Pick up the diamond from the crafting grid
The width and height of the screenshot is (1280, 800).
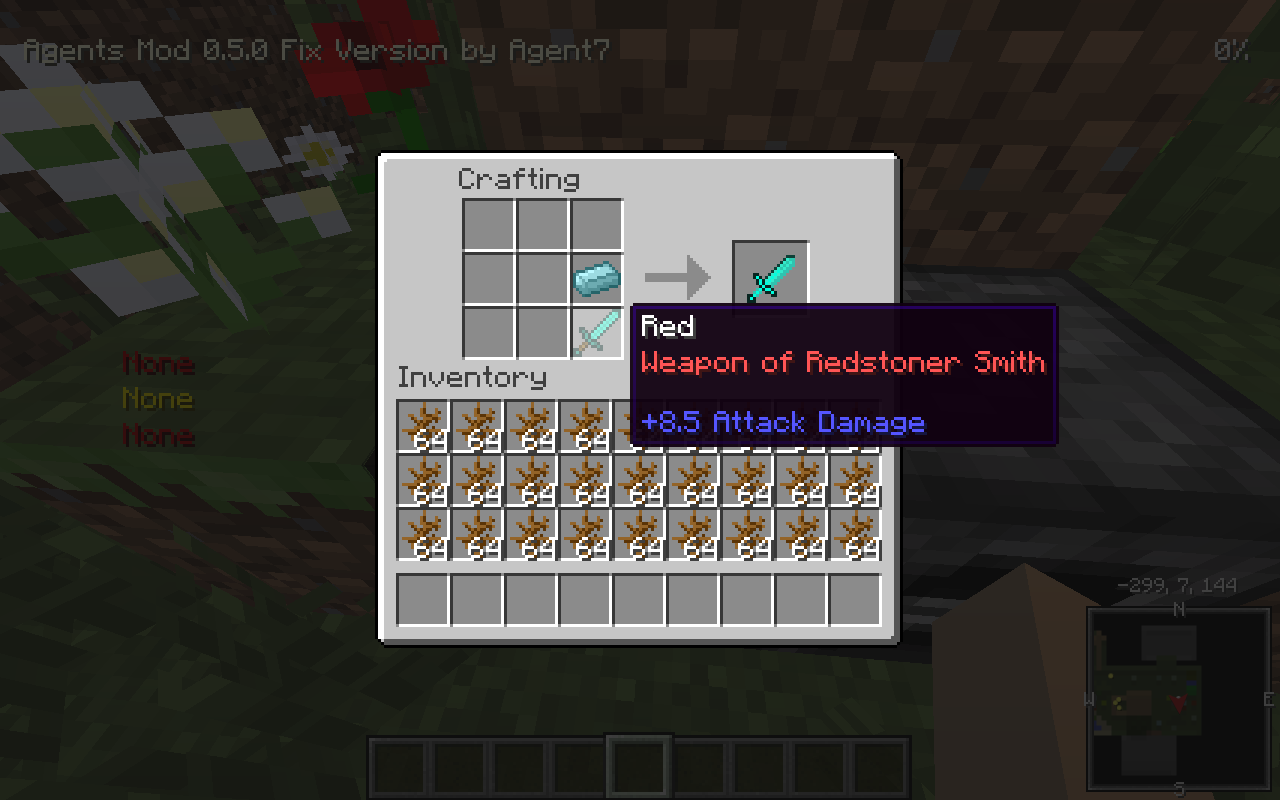click(595, 277)
